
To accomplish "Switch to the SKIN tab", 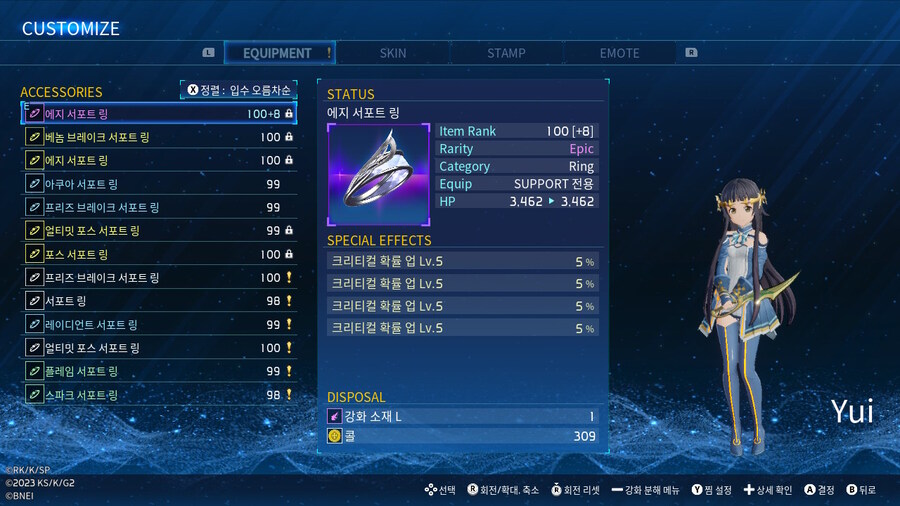I will tap(393, 53).
